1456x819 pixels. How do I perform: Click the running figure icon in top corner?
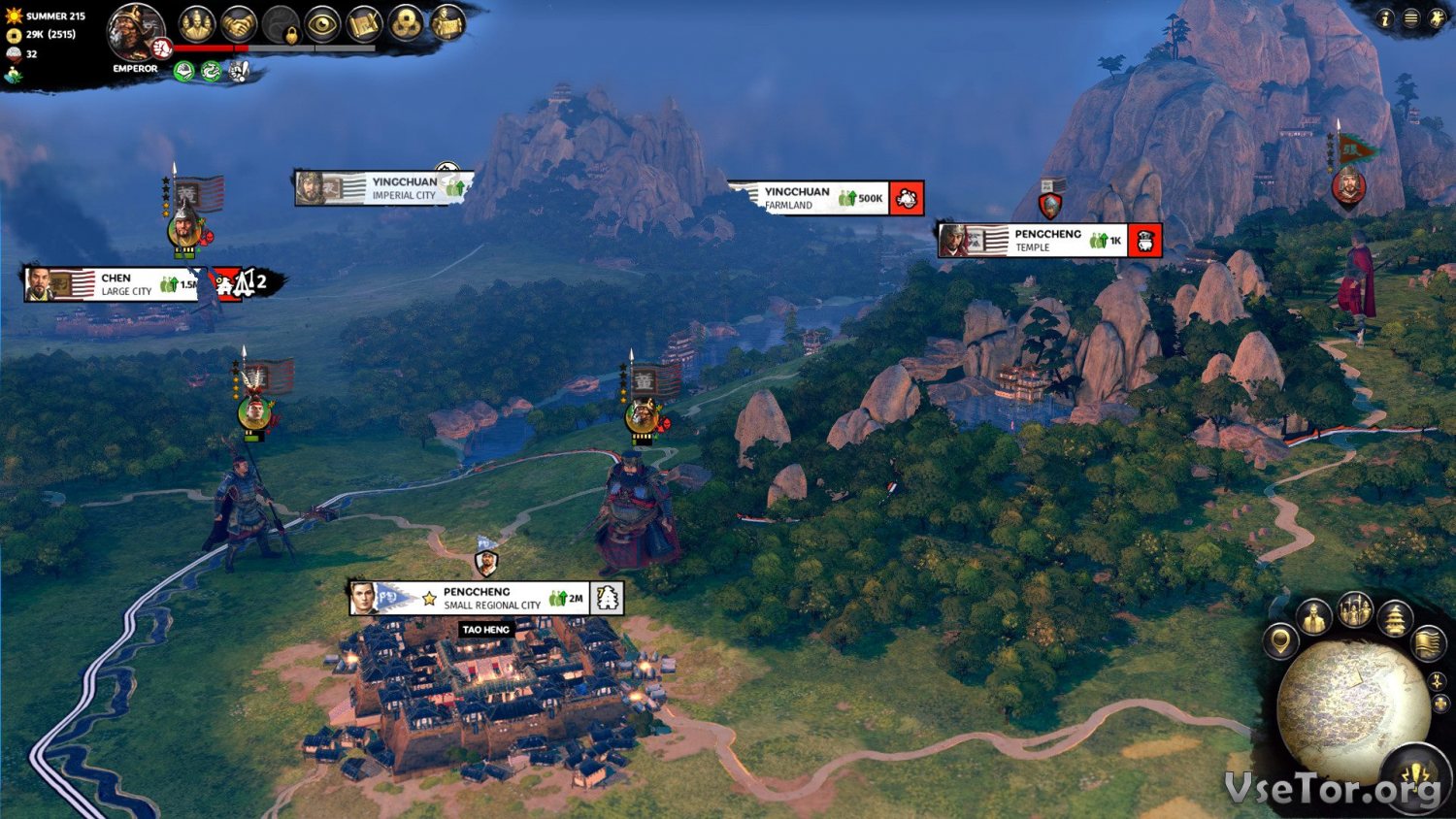coord(1436,18)
